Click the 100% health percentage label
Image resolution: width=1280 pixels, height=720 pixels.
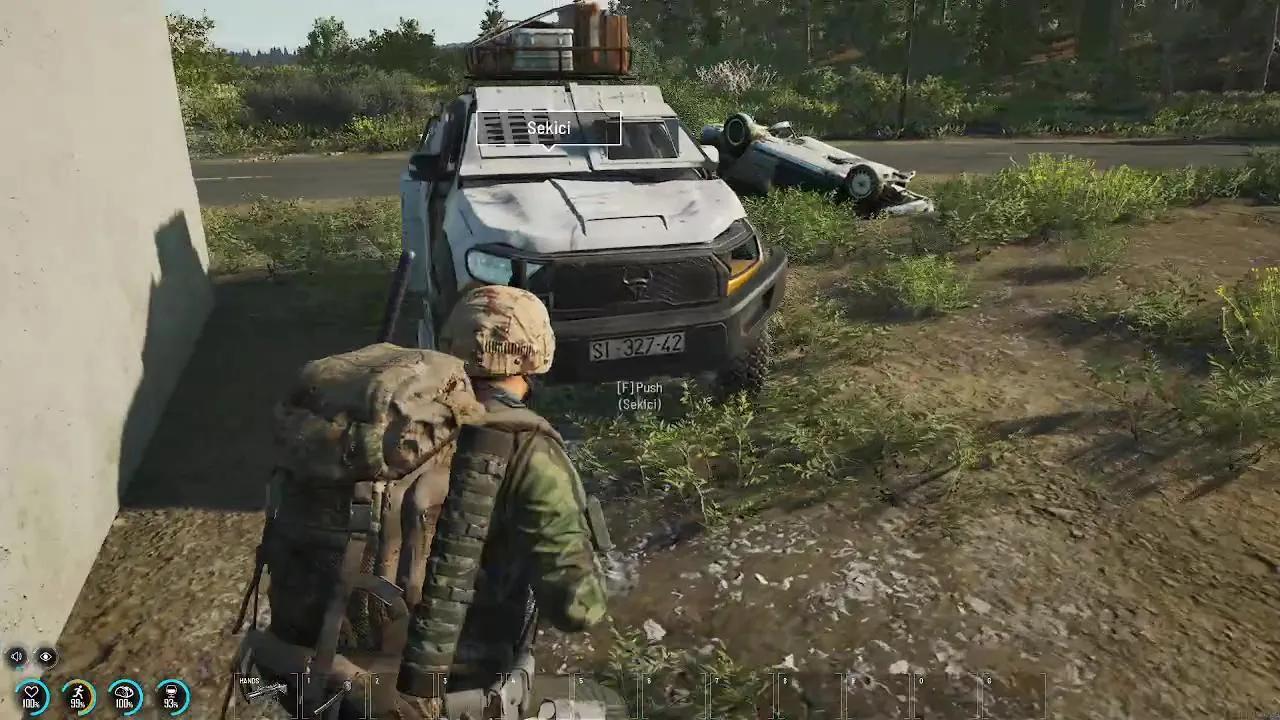pos(30,703)
